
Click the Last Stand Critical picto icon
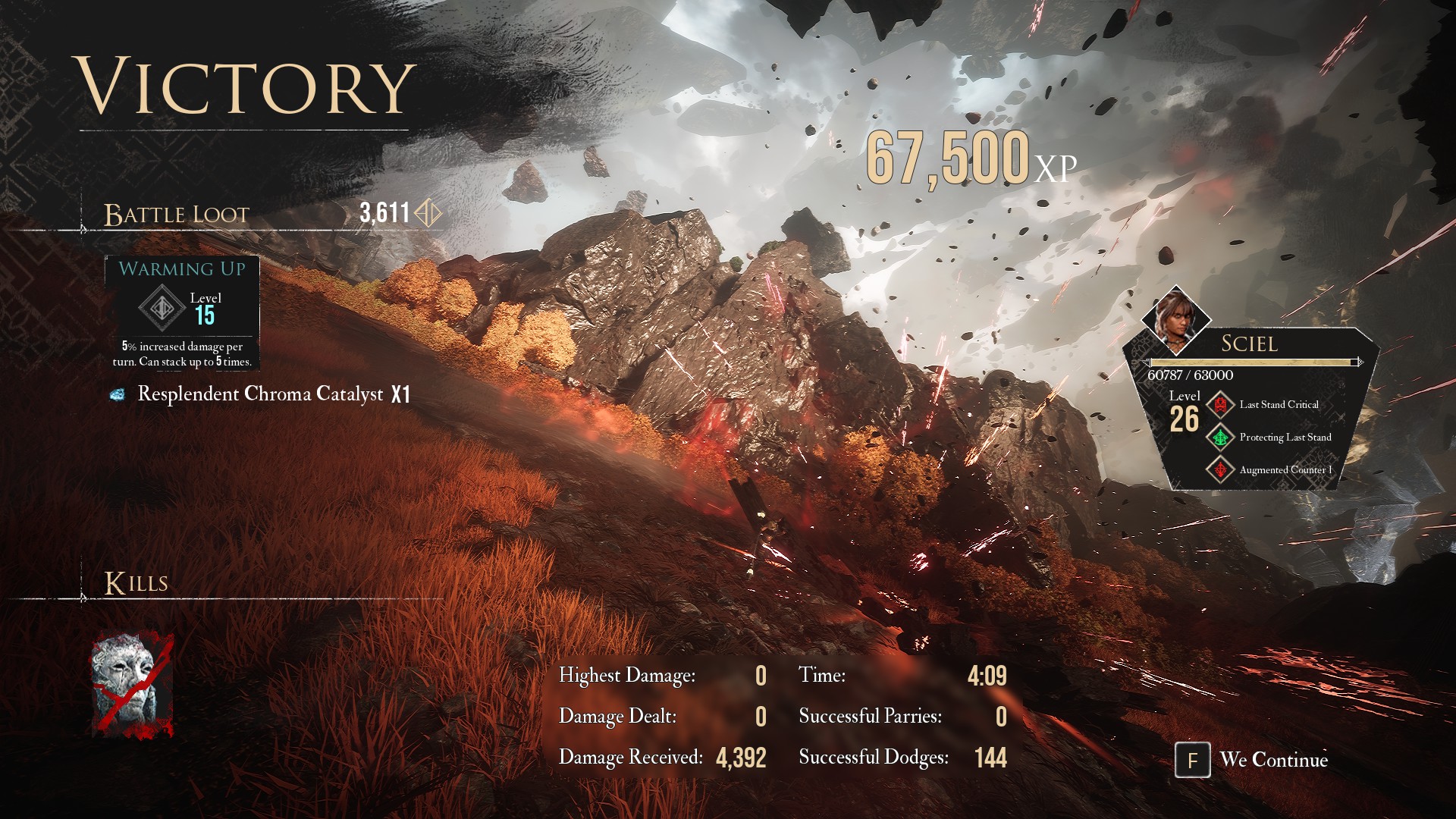(x=1220, y=405)
